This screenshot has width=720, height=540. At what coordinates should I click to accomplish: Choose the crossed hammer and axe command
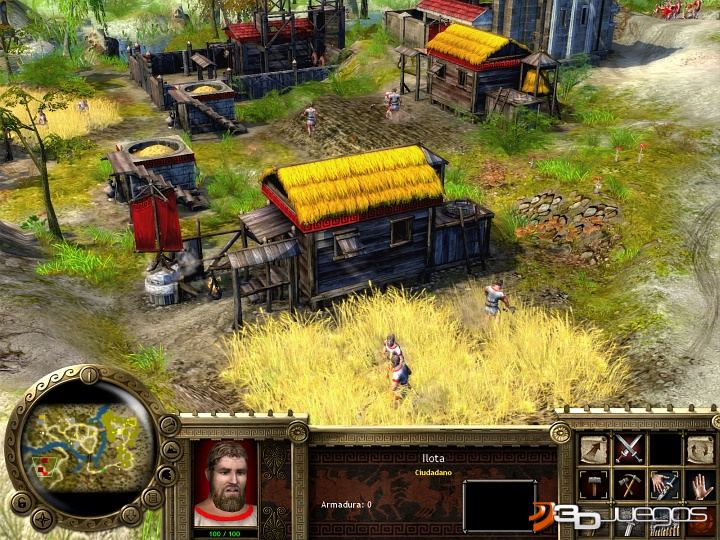628,486
